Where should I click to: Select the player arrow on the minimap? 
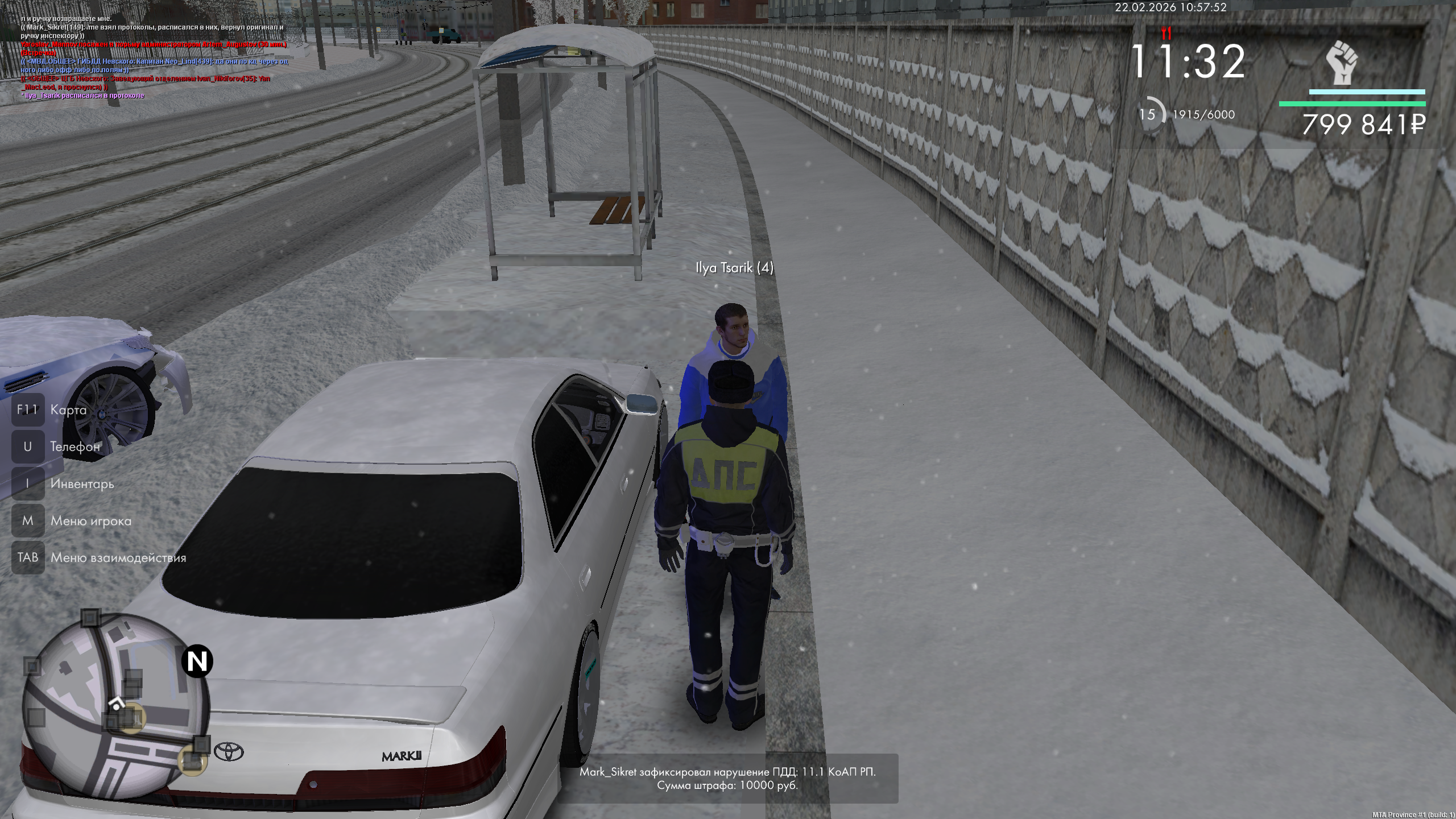tap(117, 704)
